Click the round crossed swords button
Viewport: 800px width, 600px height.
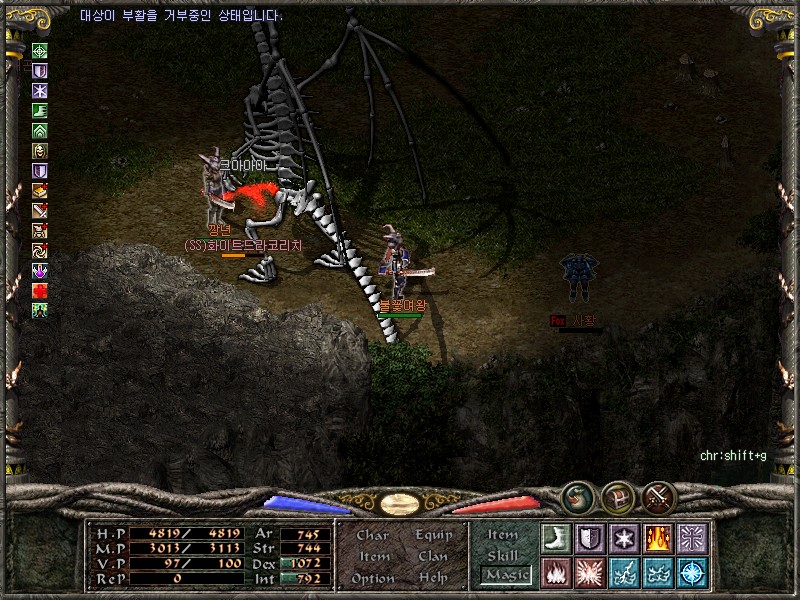click(659, 496)
